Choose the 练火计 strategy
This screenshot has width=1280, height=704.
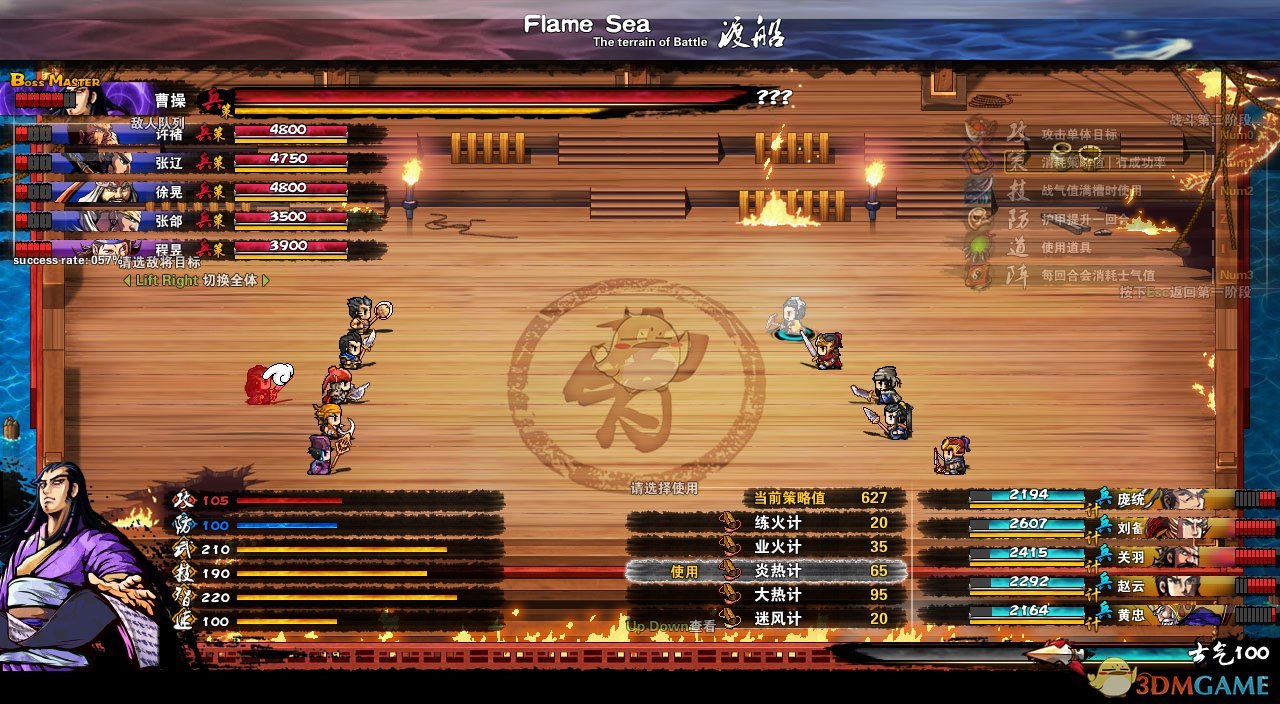(x=776, y=522)
